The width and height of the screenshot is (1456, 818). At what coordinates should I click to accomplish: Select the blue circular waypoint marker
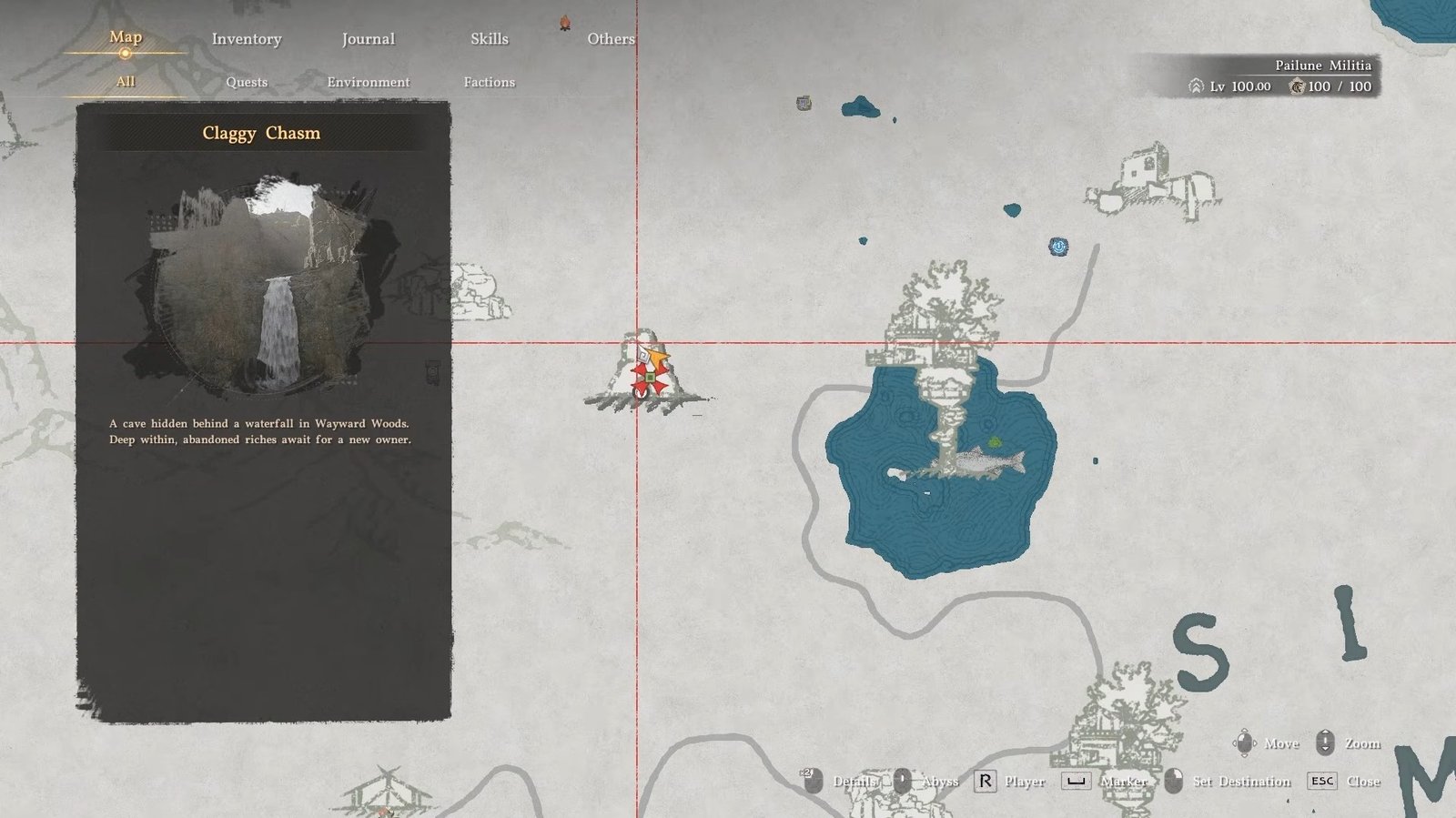1057,247
